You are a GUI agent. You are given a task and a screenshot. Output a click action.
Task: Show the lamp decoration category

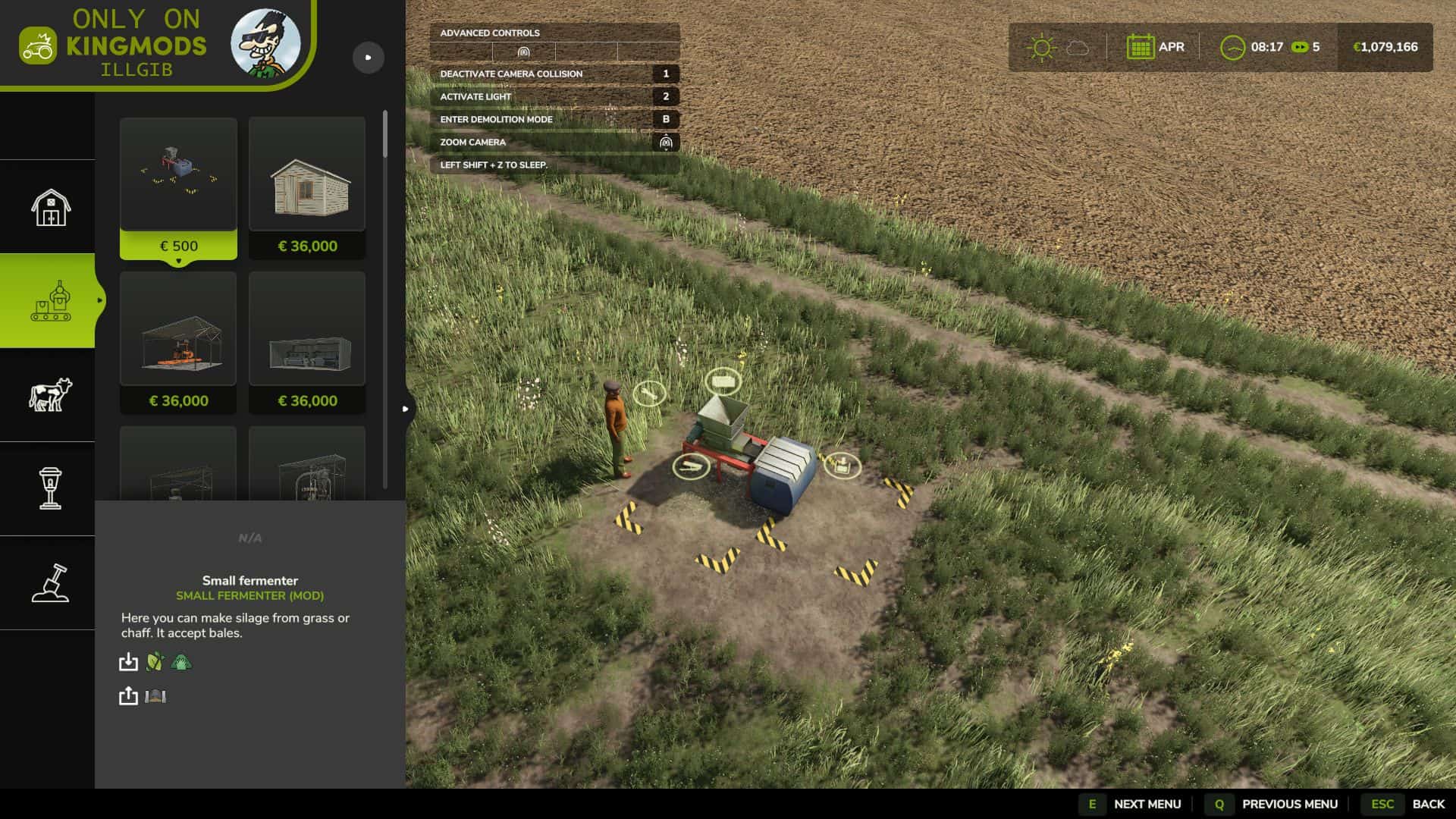pyautogui.click(x=50, y=489)
